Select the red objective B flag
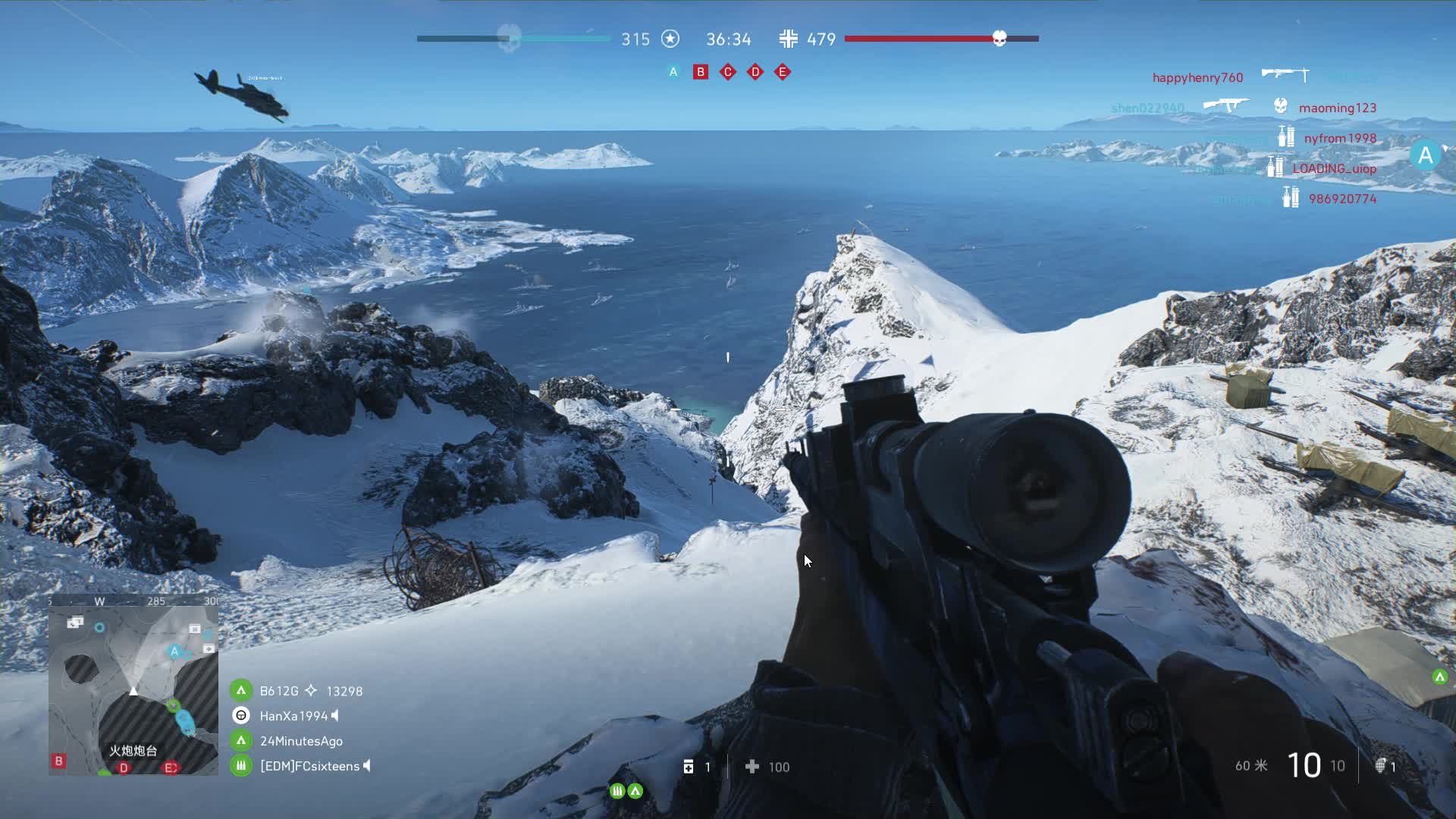Screen dimensions: 1456x819 point(701,72)
